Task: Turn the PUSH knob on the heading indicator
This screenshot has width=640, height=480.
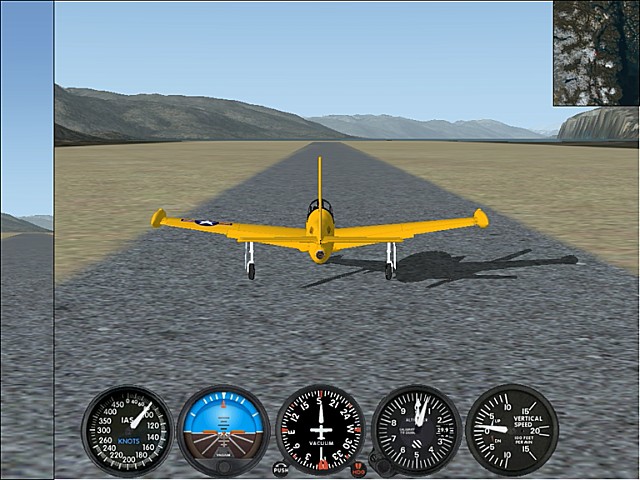Action: pyautogui.click(x=280, y=468)
